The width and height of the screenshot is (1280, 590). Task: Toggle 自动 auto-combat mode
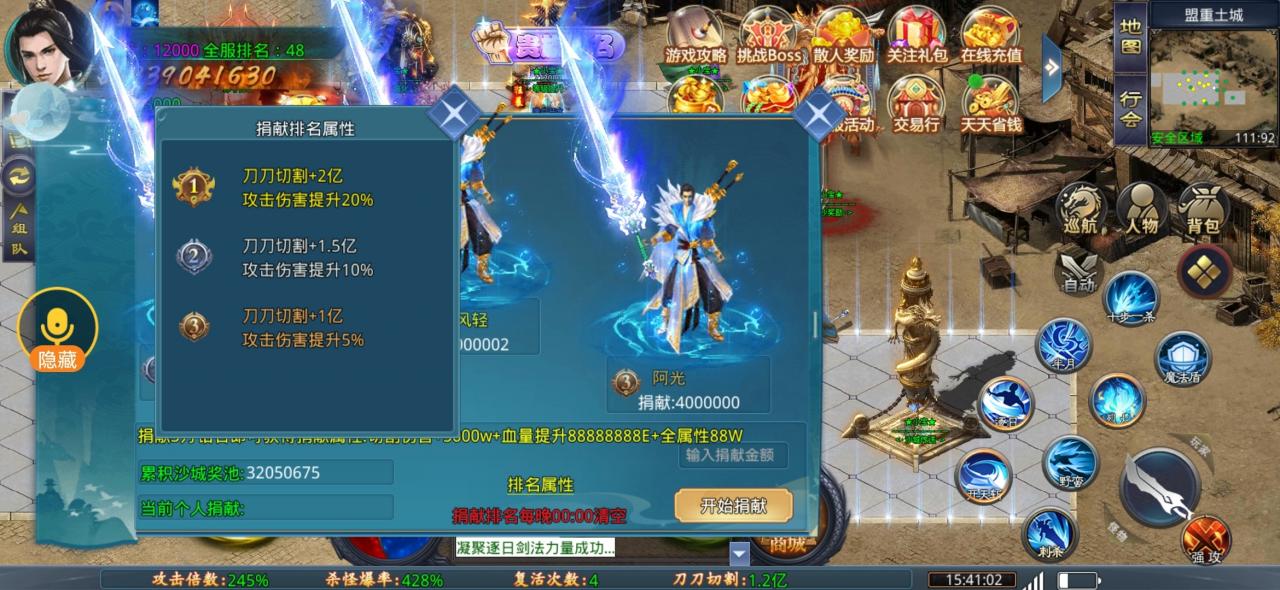coord(1079,272)
